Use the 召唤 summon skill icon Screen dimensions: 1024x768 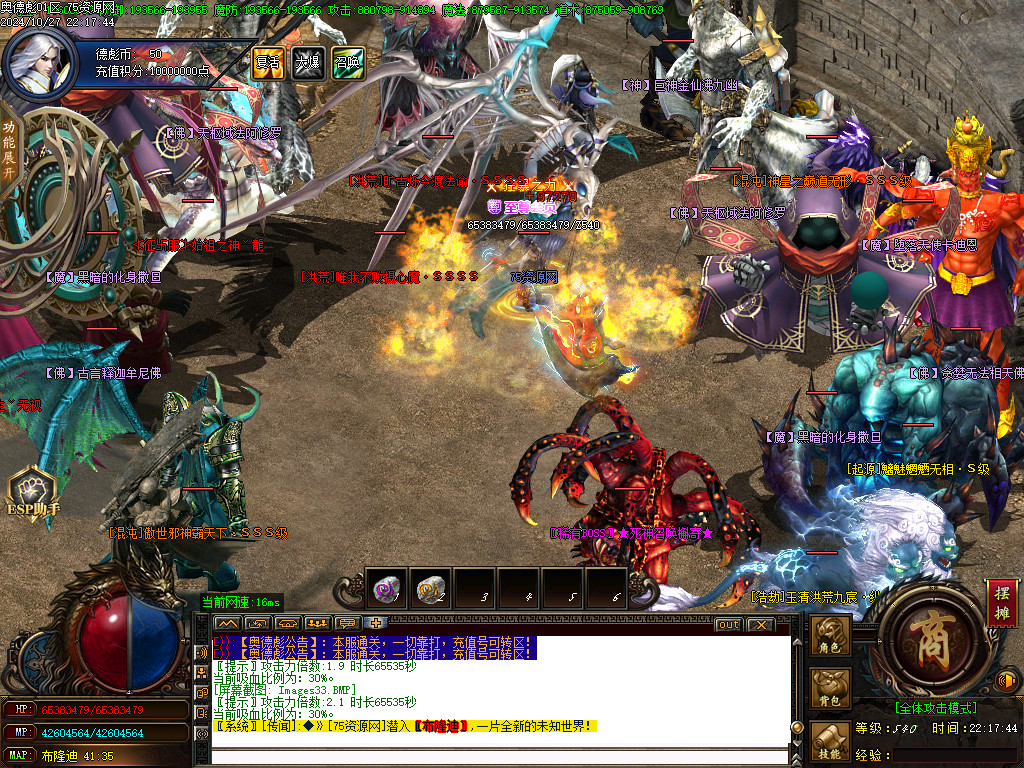[347, 62]
